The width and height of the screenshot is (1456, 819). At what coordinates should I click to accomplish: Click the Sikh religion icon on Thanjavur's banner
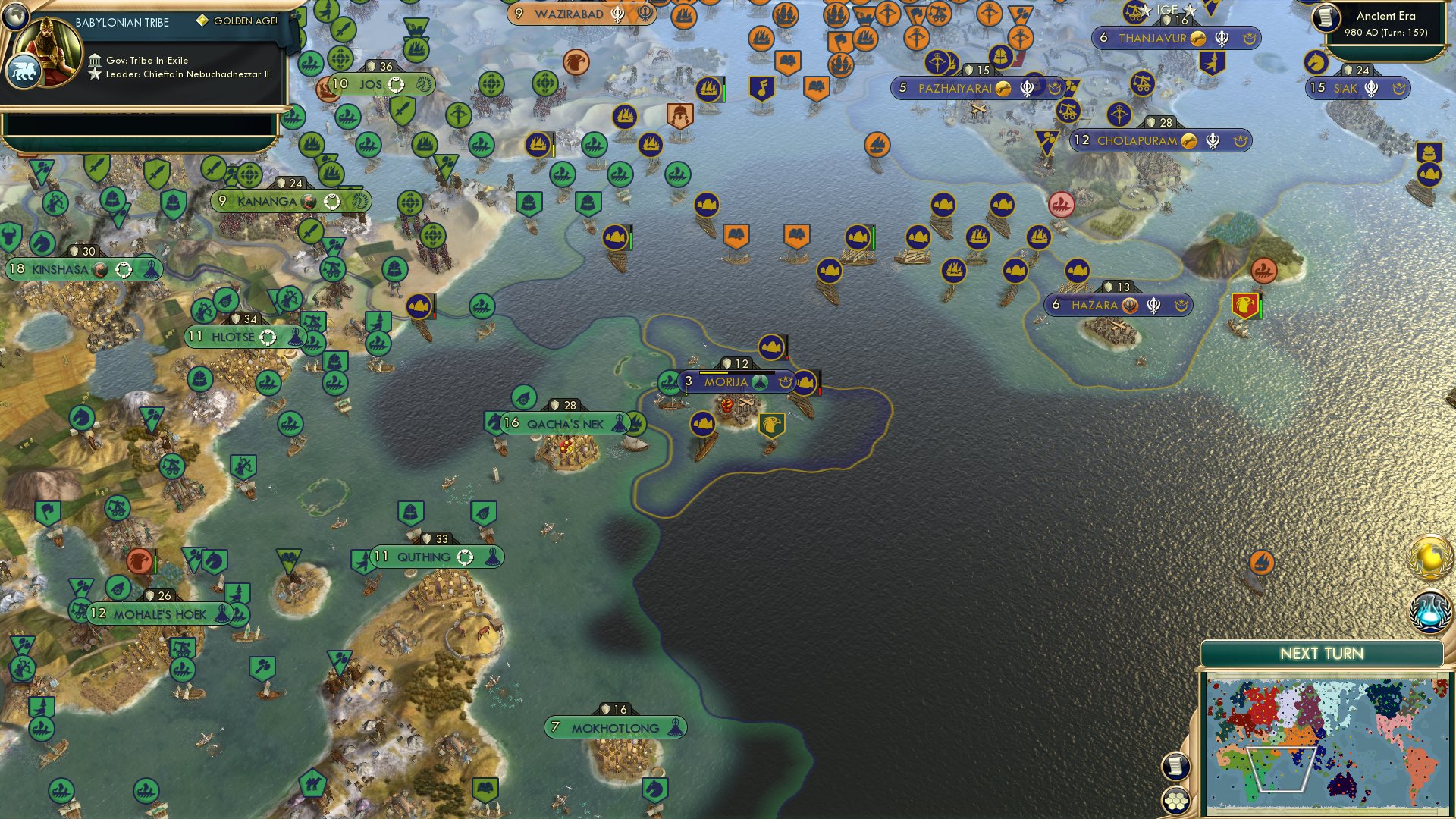pyautogui.click(x=1221, y=39)
